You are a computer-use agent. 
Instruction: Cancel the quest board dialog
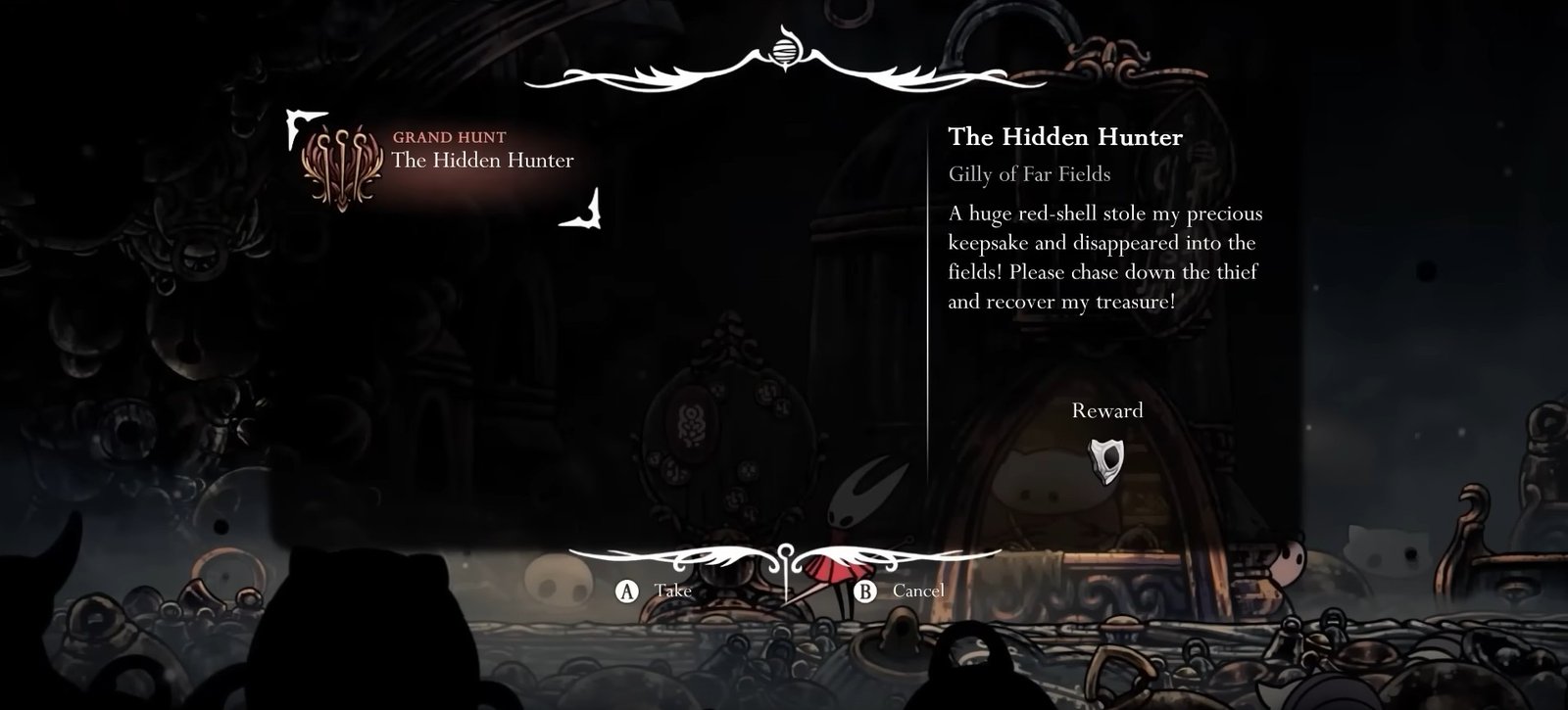pyautogui.click(x=899, y=591)
